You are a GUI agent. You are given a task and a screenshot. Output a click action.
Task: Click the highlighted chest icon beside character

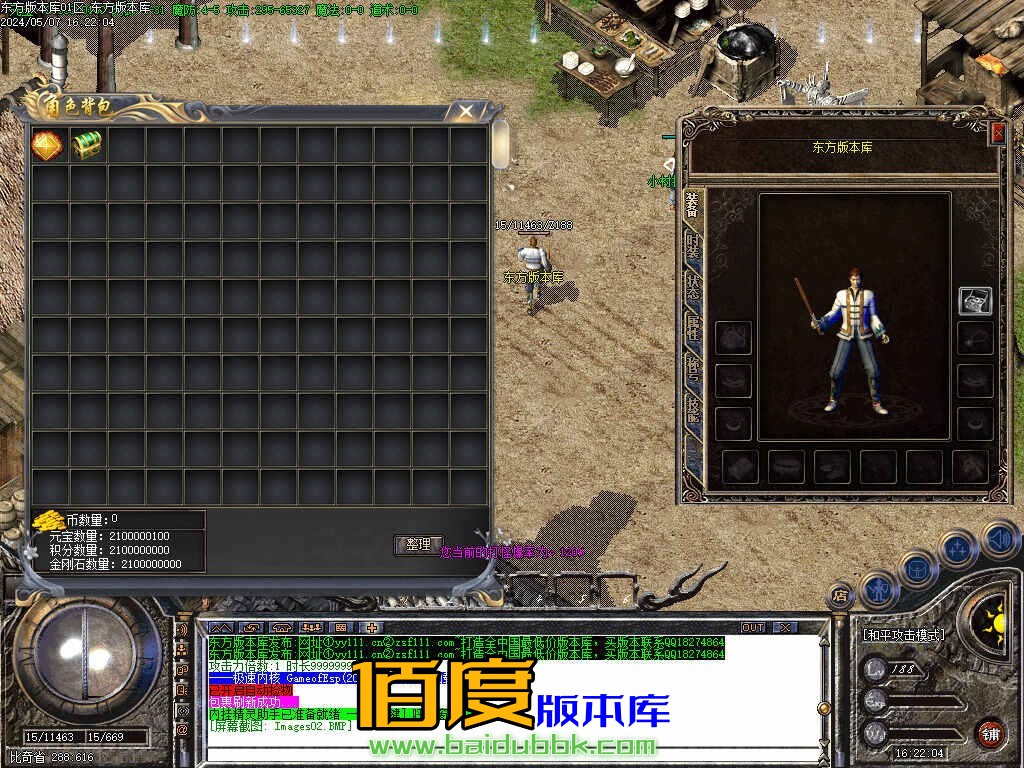pos(975,300)
